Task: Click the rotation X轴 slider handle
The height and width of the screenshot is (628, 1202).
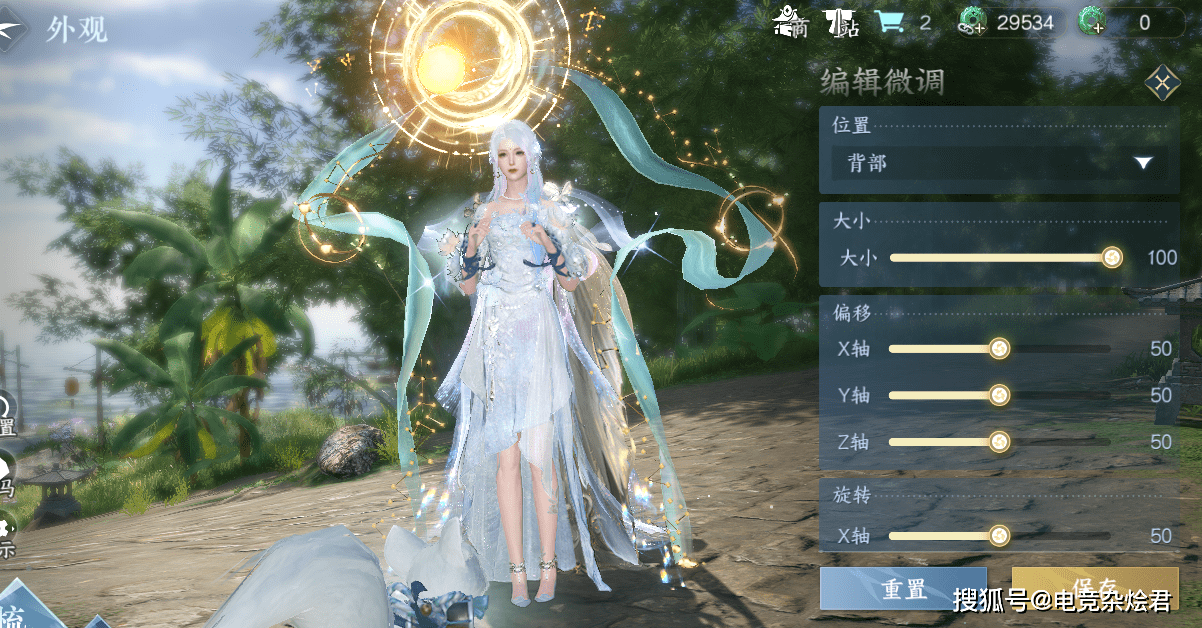Action: pos(998,536)
